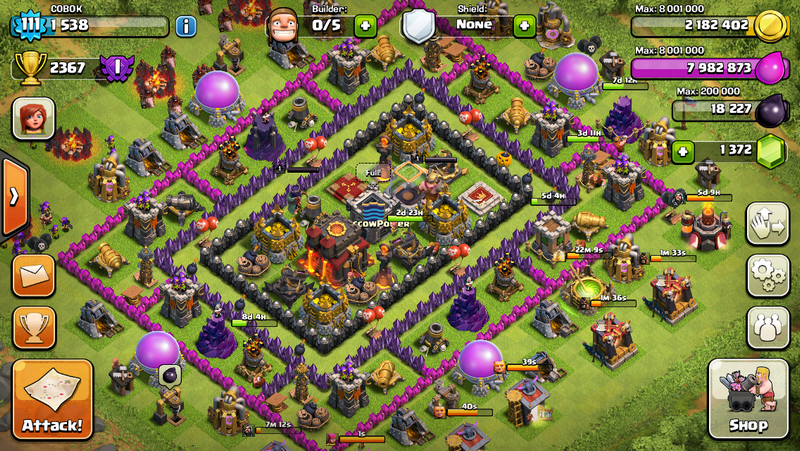Open the Shop

point(748,399)
